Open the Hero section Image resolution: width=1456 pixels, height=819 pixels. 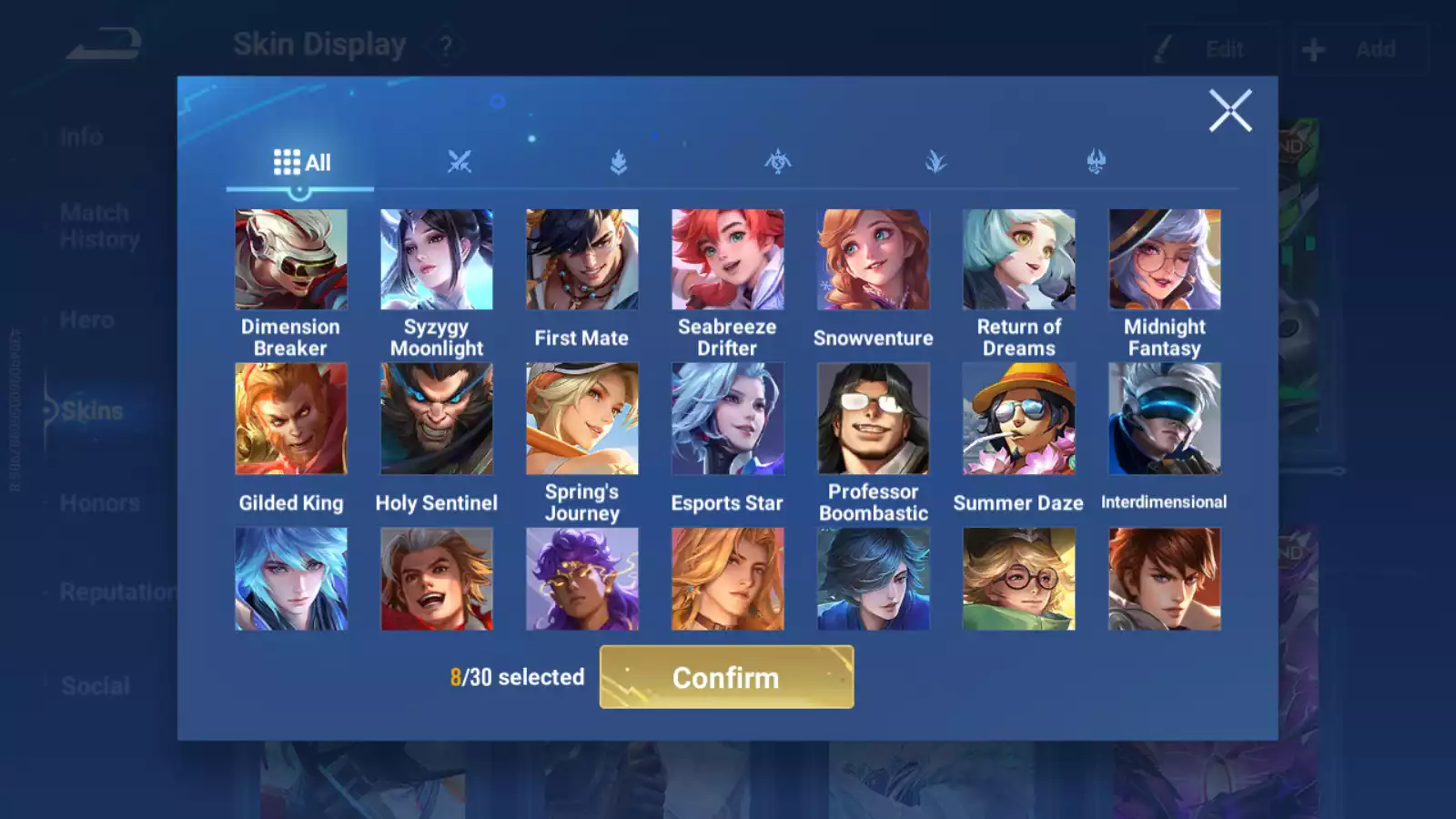[86, 319]
